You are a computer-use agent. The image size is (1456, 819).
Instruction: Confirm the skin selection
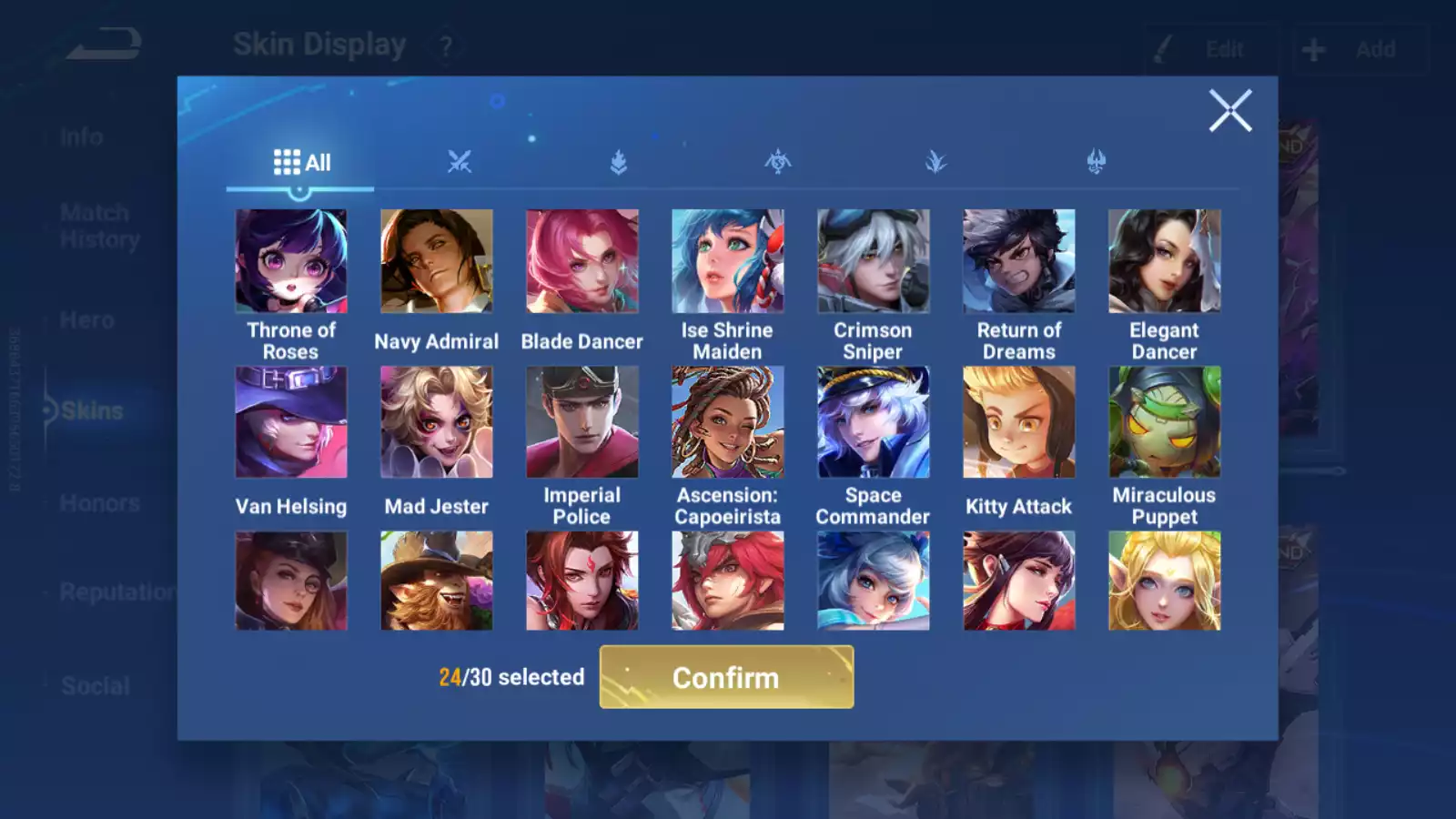[726, 677]
